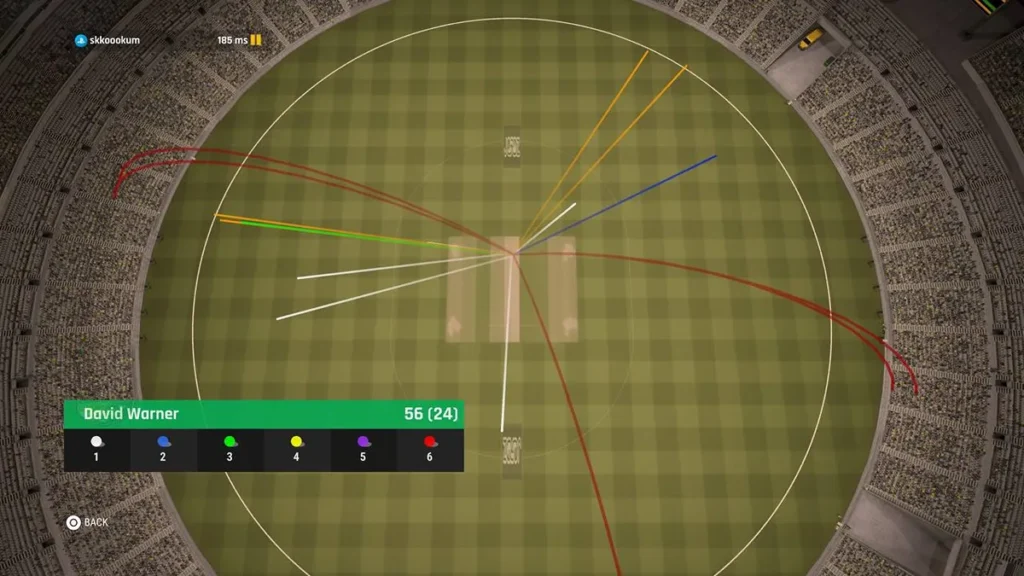Select the purple 5-runs legend entry
1024x576 pixels.
pos(363,449)
